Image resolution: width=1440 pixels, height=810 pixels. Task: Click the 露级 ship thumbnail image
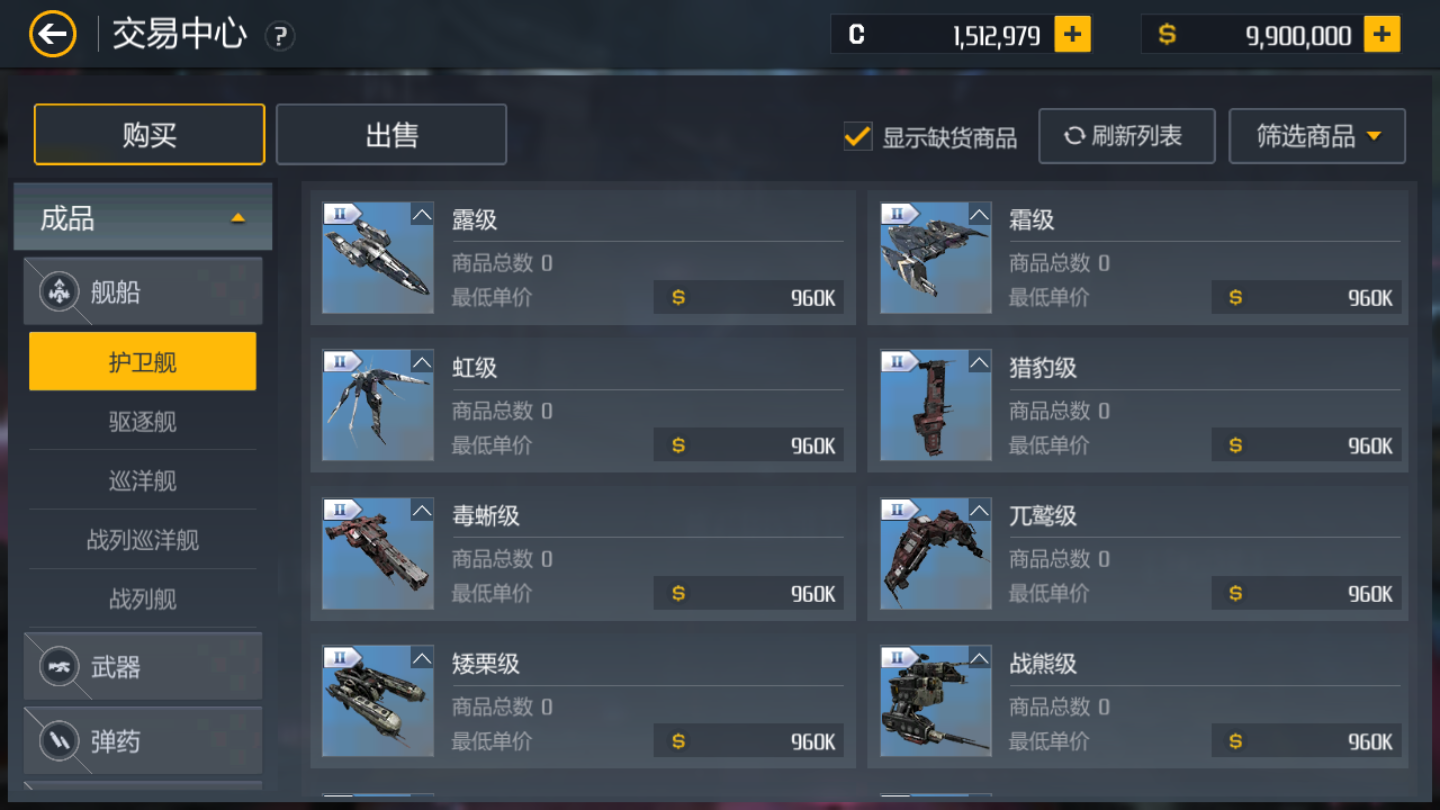point(378,258)
